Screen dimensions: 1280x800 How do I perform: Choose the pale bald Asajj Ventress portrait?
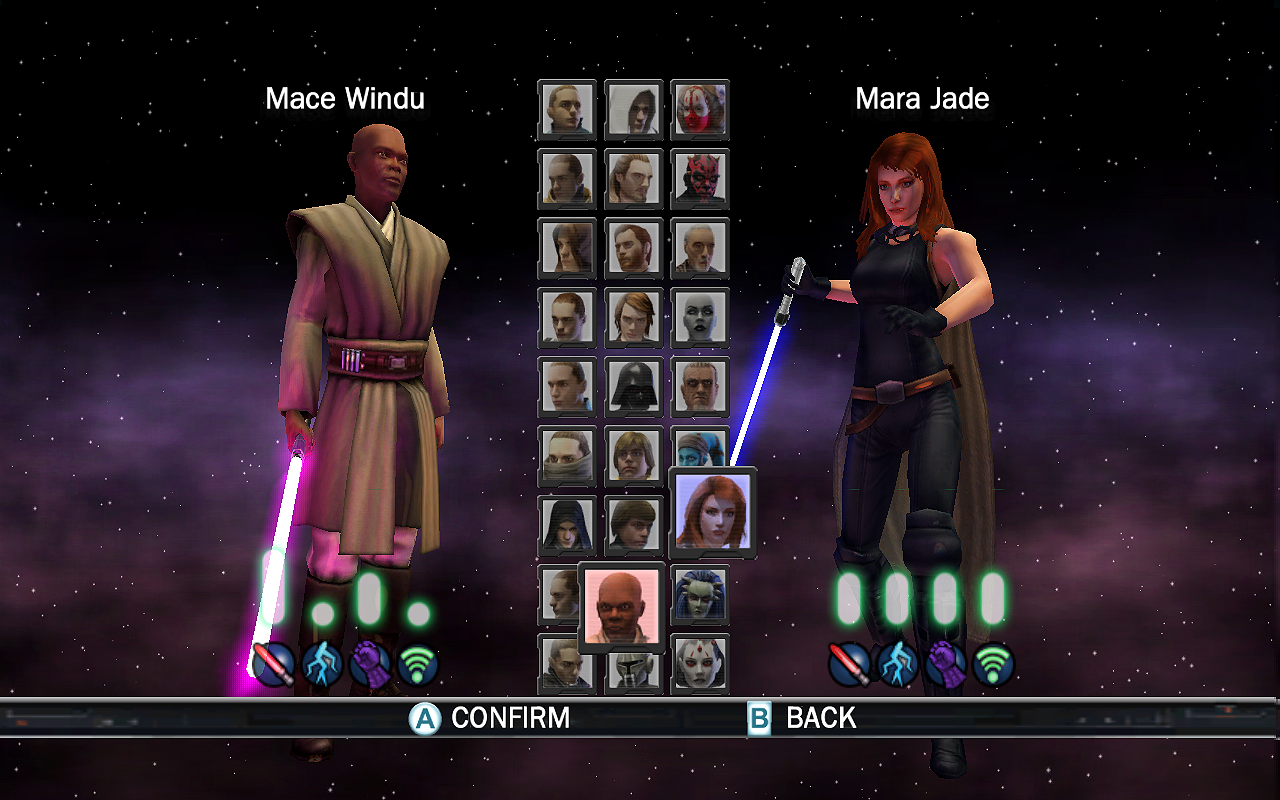point(700,317)
